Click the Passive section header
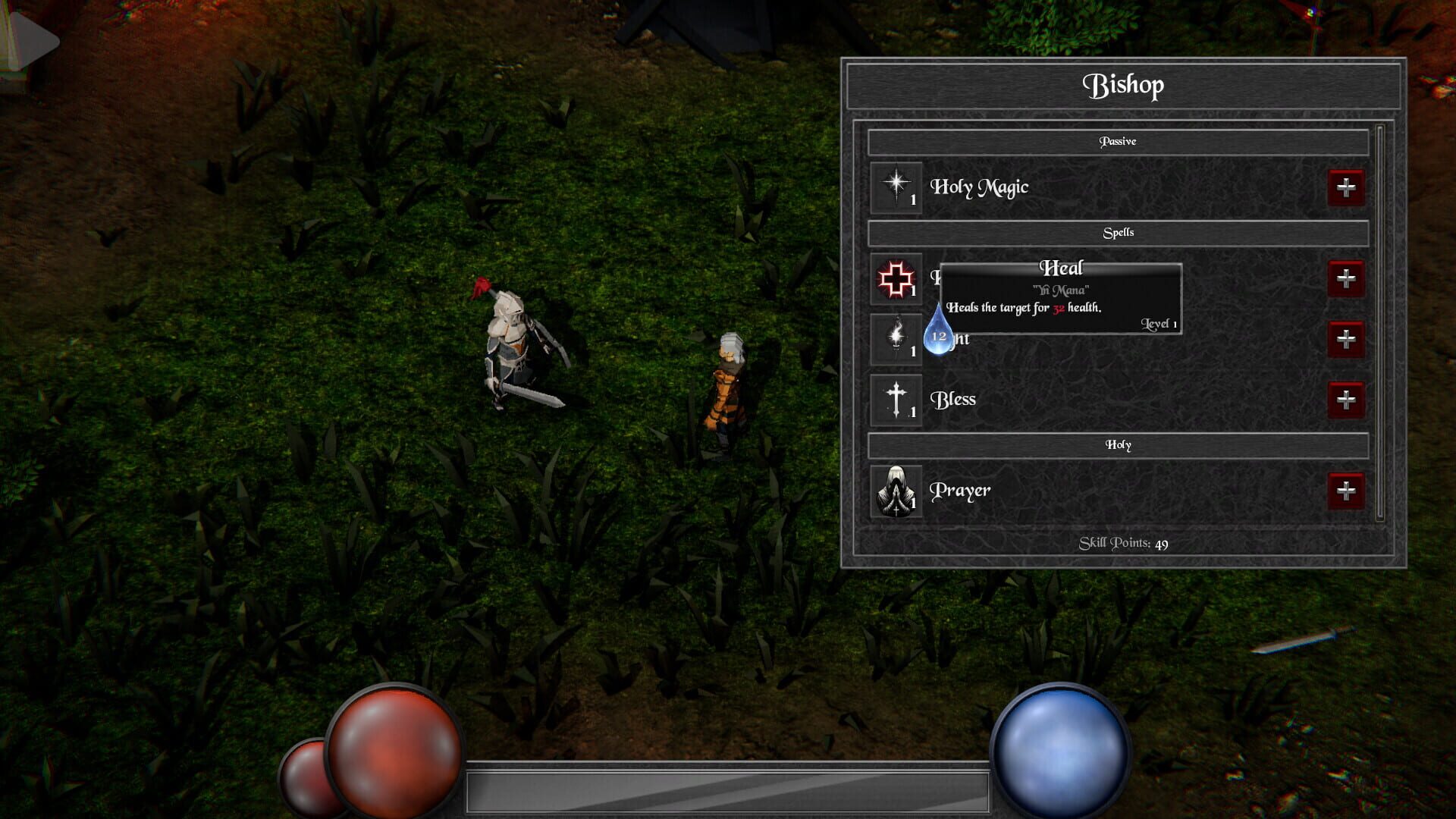The height and width of the screenshot is (819, 1456). click(1119, 141)
